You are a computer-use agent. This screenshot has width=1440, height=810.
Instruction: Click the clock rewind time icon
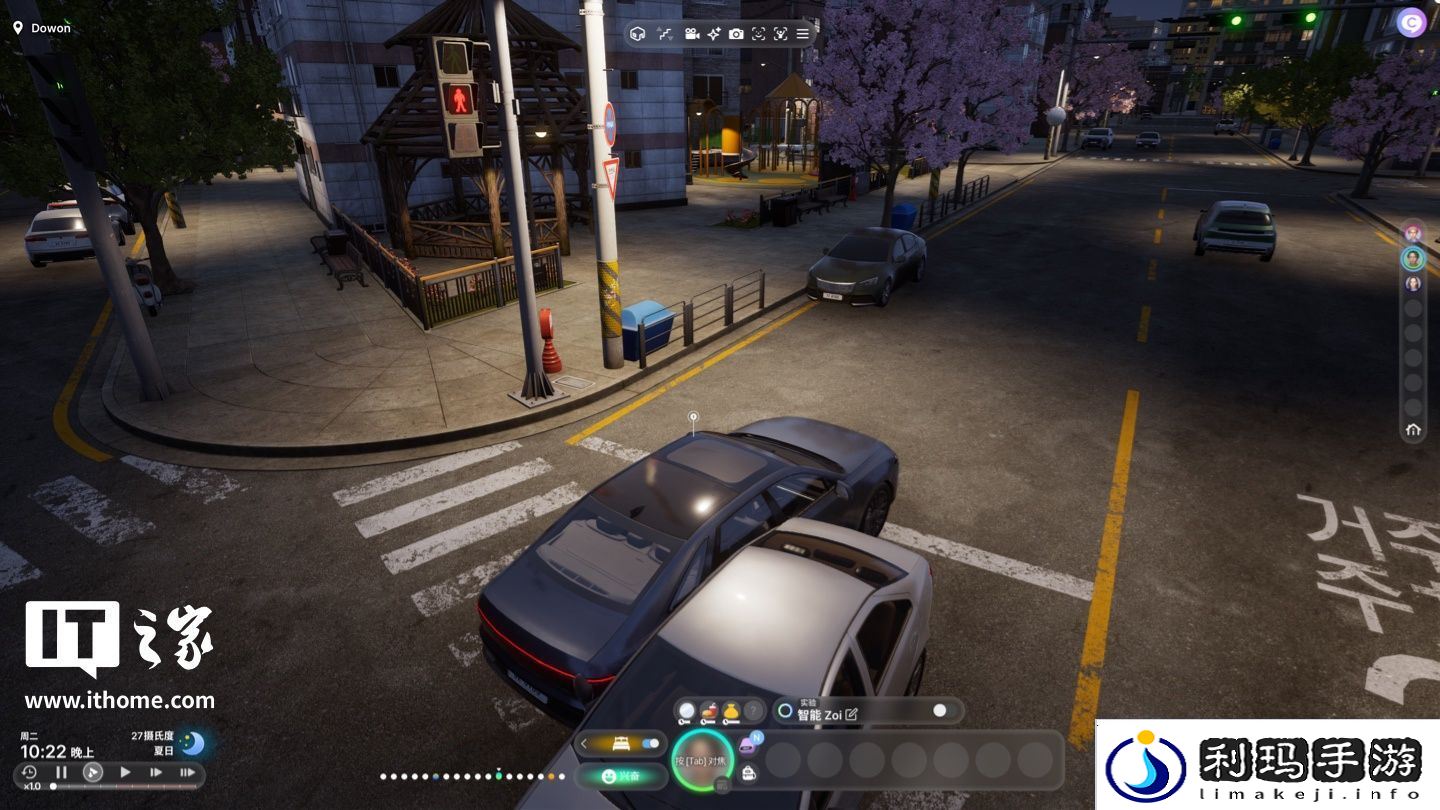[x=29, y=772]
